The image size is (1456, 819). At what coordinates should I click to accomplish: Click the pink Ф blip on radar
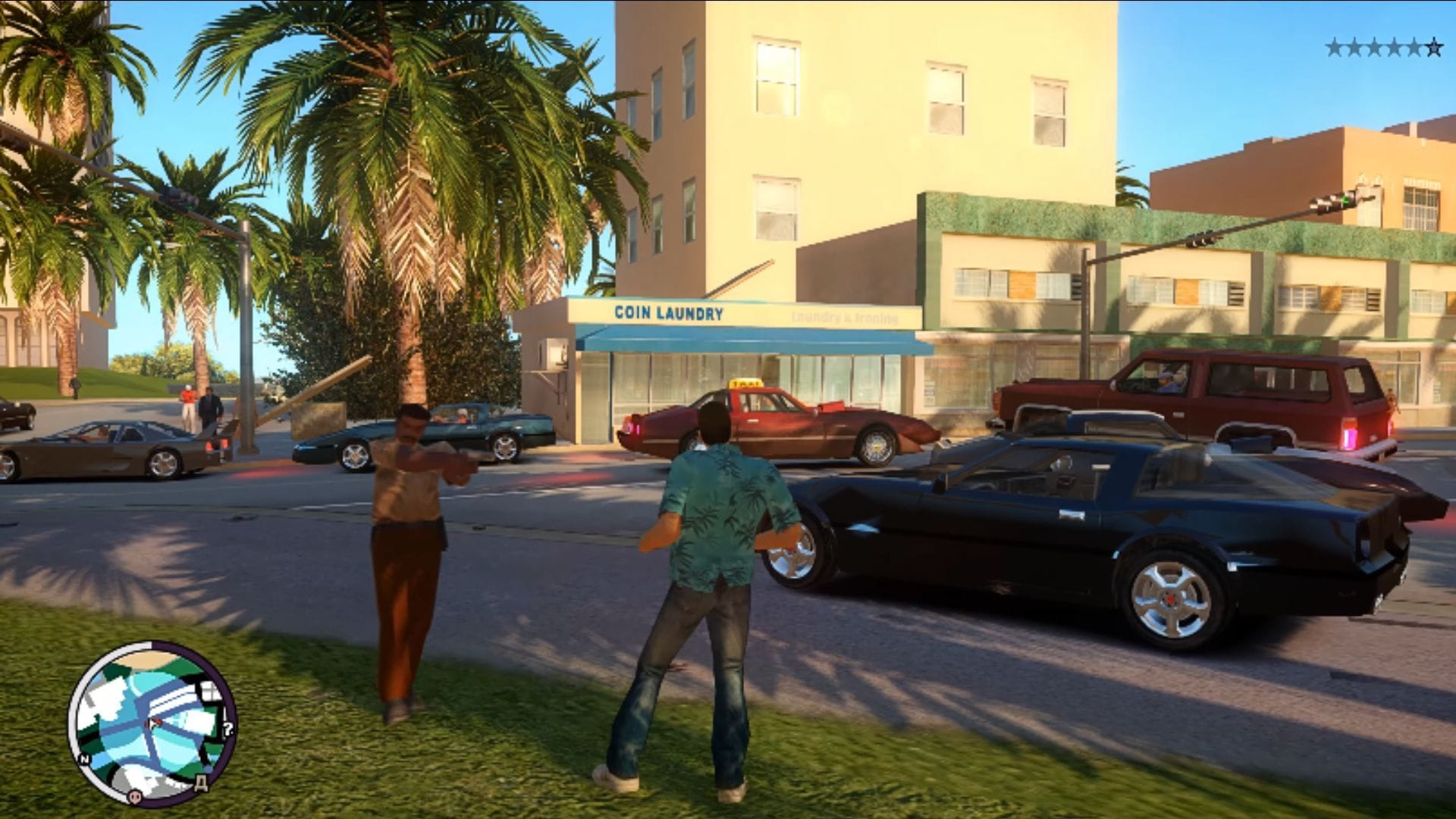(x=133, y=795)
